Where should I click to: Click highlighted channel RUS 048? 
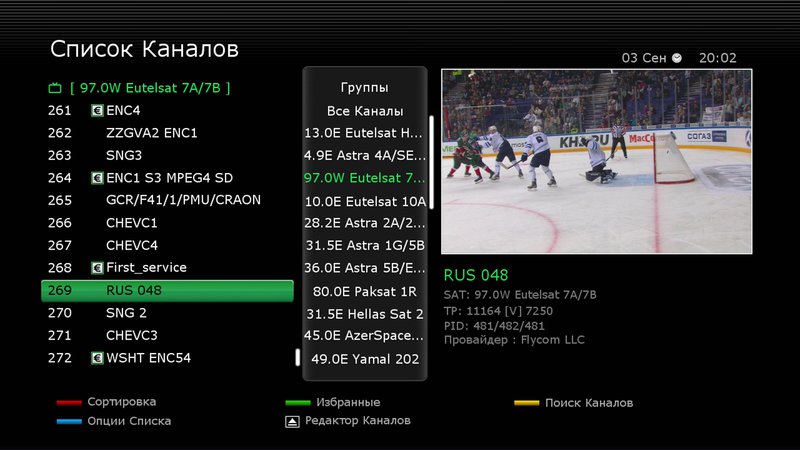point(167,291)
